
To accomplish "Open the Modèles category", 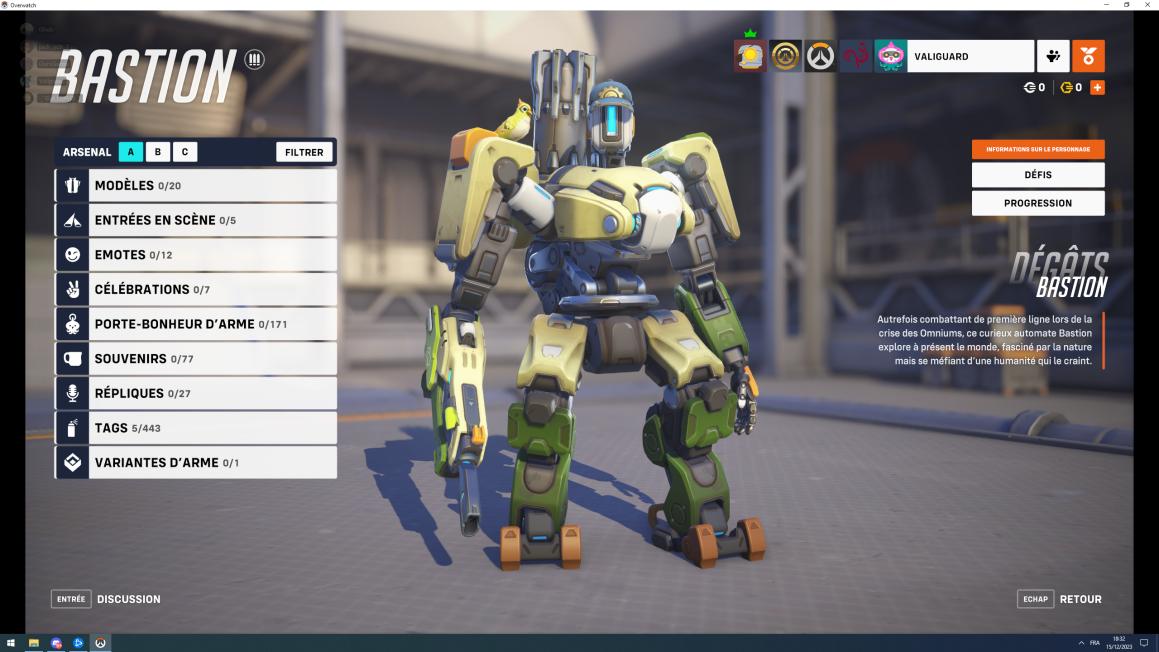I will coord(196,185).
